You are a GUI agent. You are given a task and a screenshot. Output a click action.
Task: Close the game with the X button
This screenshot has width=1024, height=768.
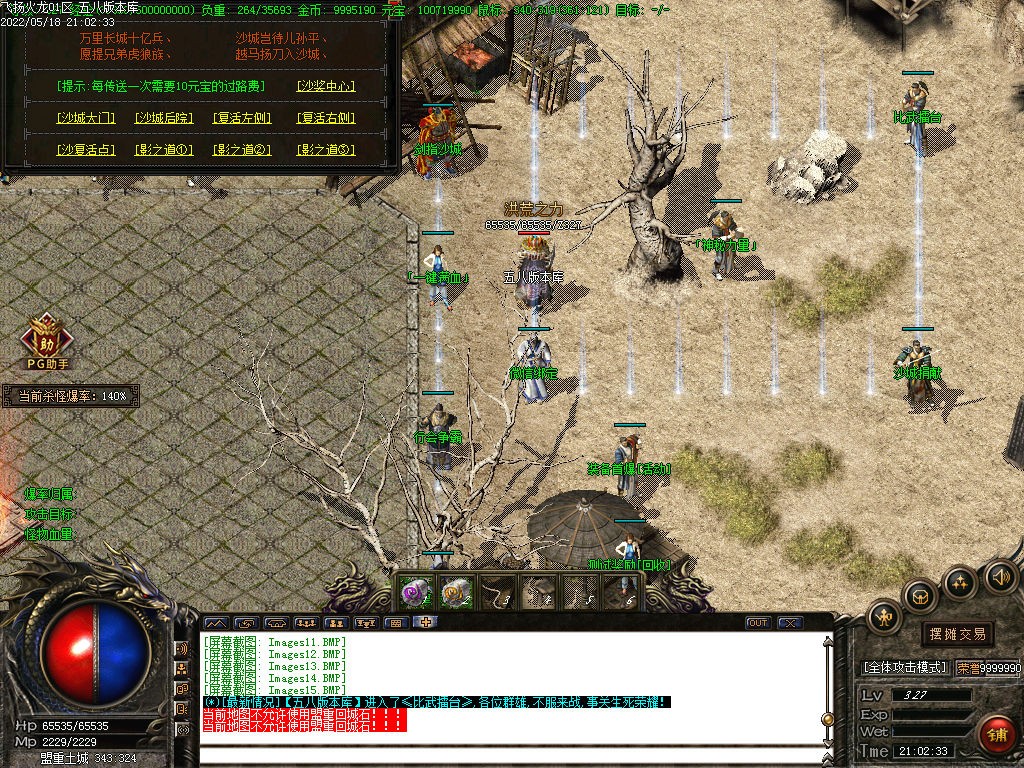pyautogui.click(x=790, y=623)
